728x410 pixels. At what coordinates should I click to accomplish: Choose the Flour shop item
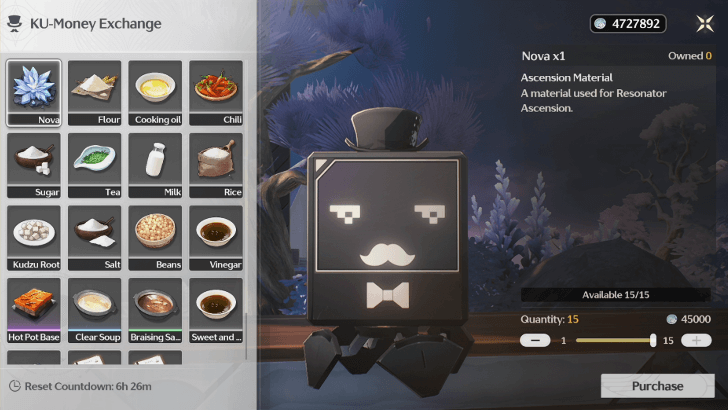pos(95,93)
